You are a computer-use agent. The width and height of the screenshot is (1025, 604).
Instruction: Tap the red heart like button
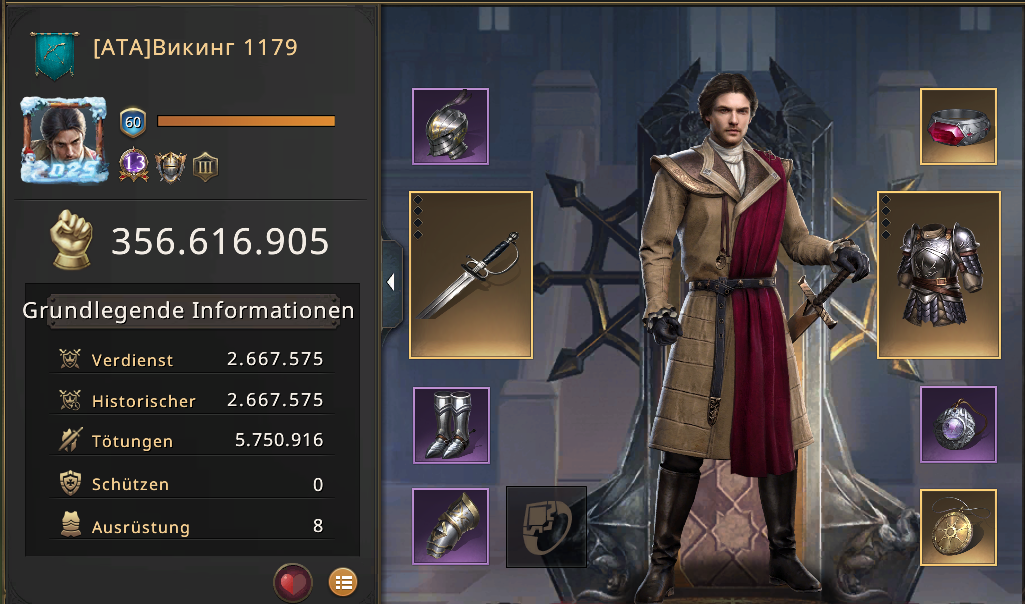pos(293,582)
